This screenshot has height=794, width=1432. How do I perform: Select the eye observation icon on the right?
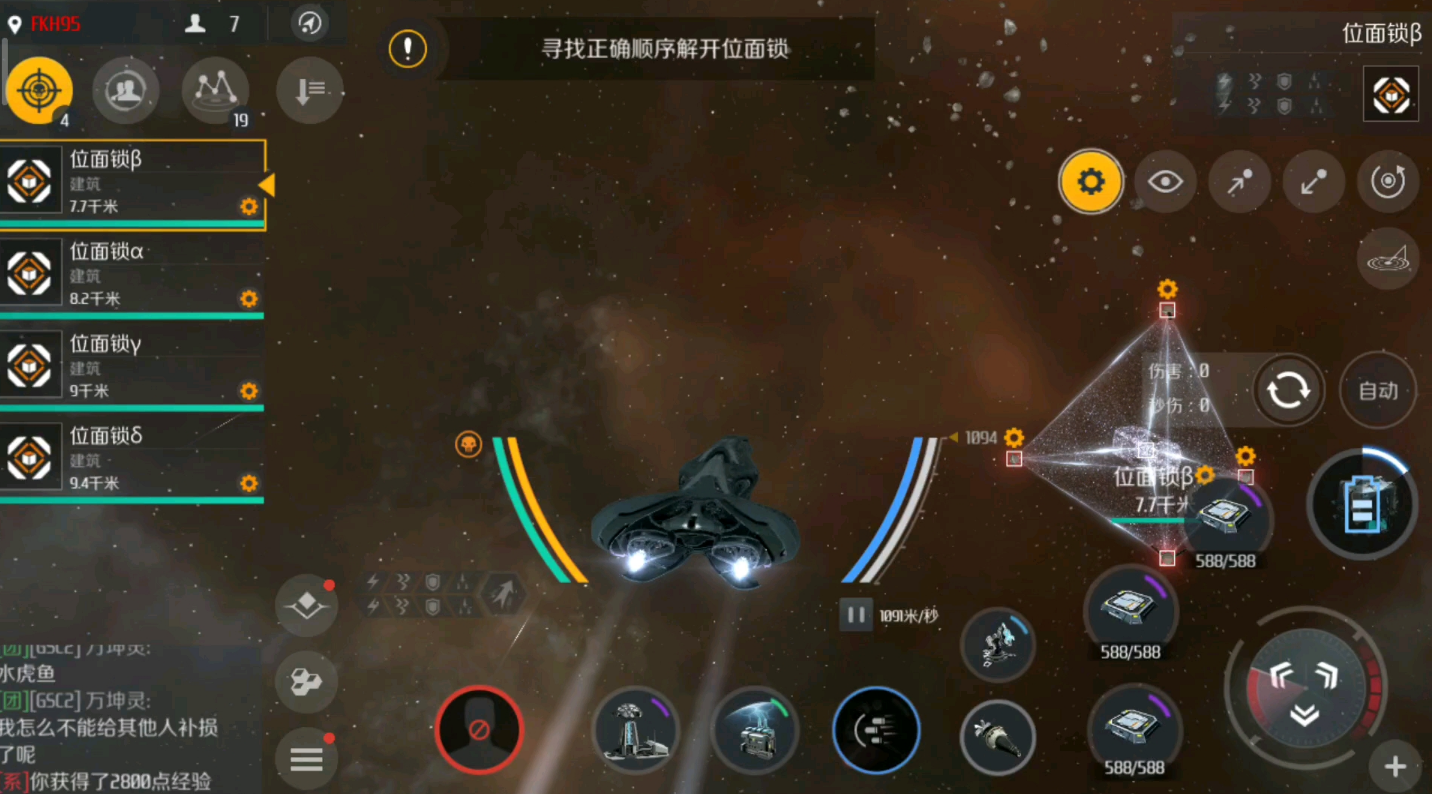[1165, 182]
